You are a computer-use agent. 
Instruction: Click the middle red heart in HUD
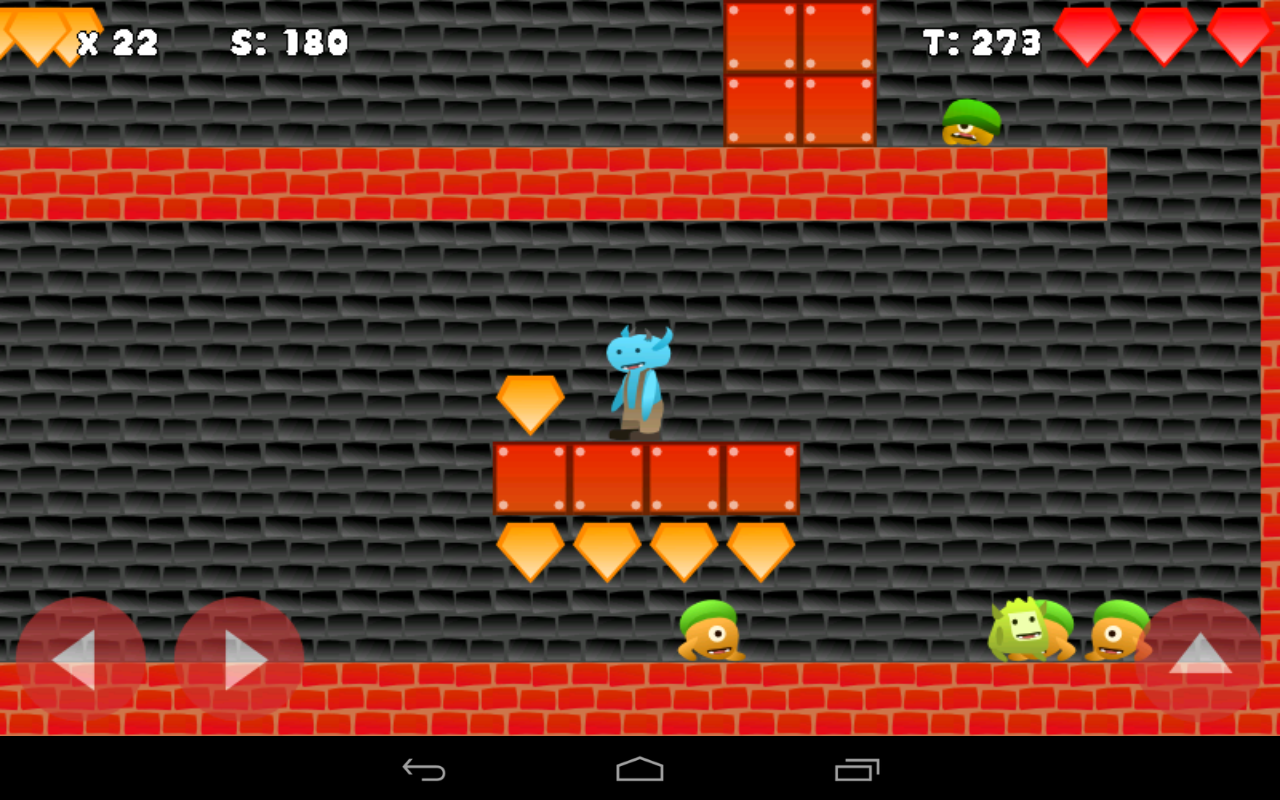pyautogui.click(x=1163, y=33)
